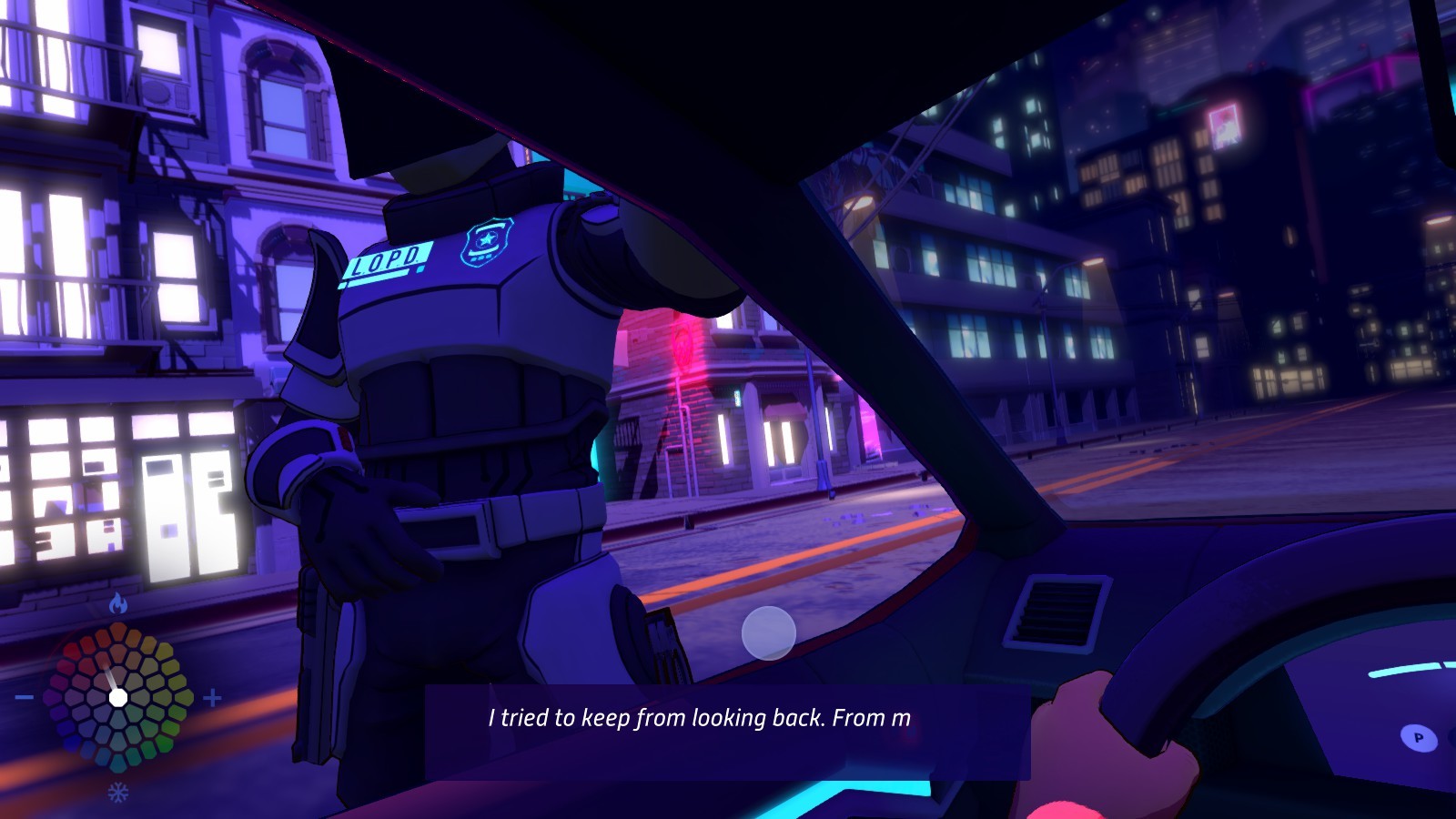
Task: Click the plus sign beside the color wheel
Action: [211, 698]
